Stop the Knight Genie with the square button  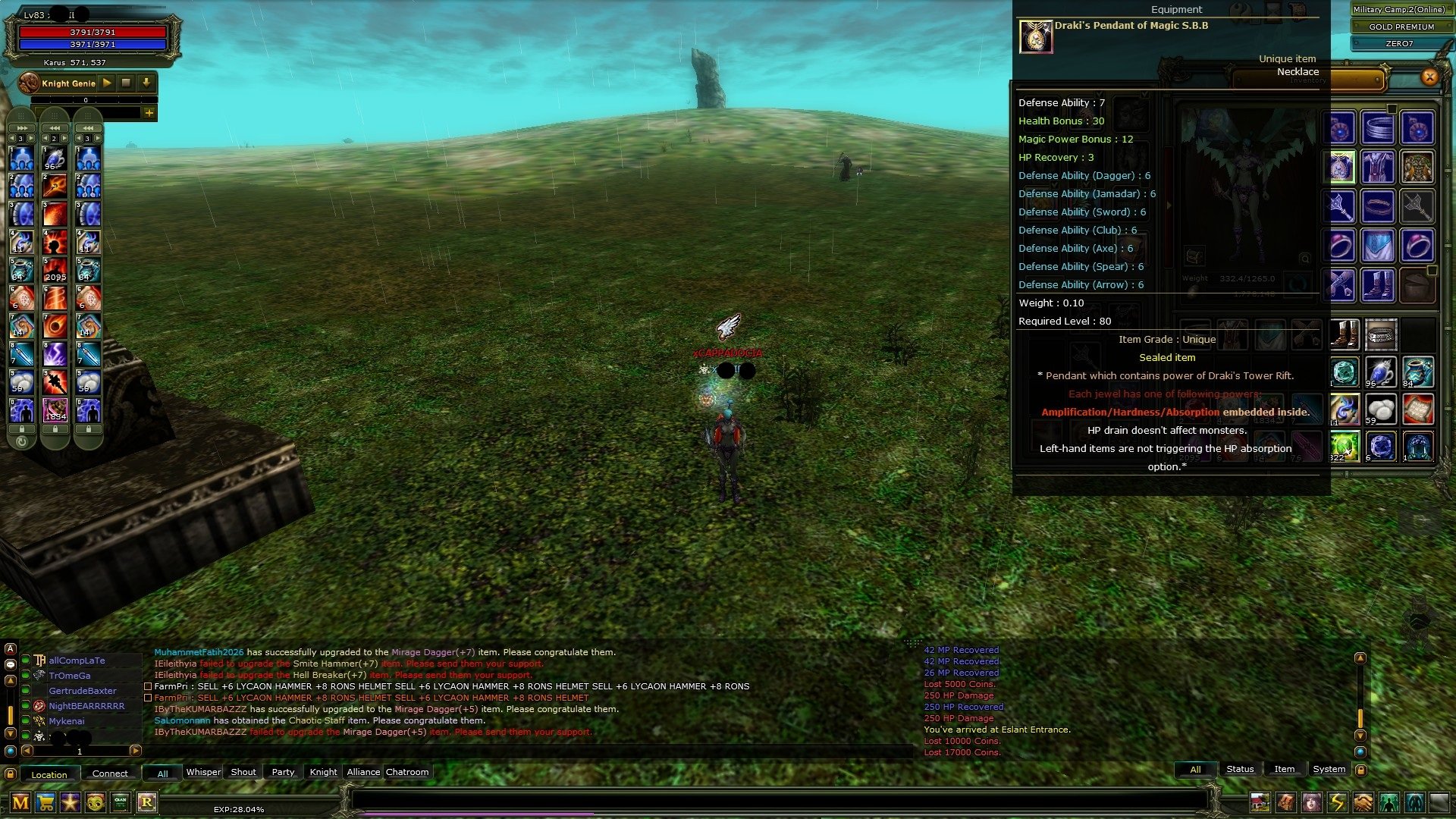coord(127,83)
